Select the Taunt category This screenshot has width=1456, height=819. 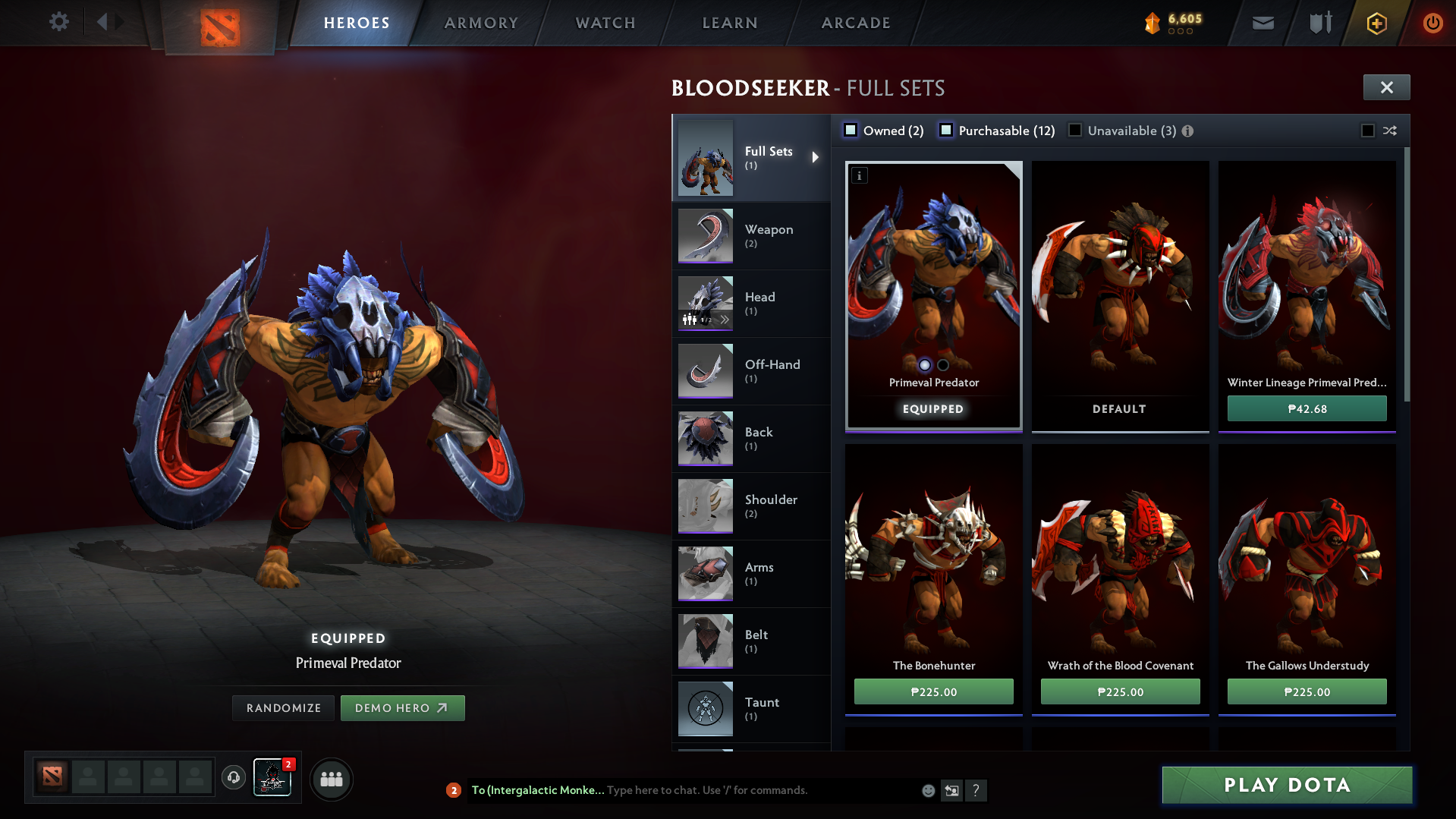click(750, 708)
